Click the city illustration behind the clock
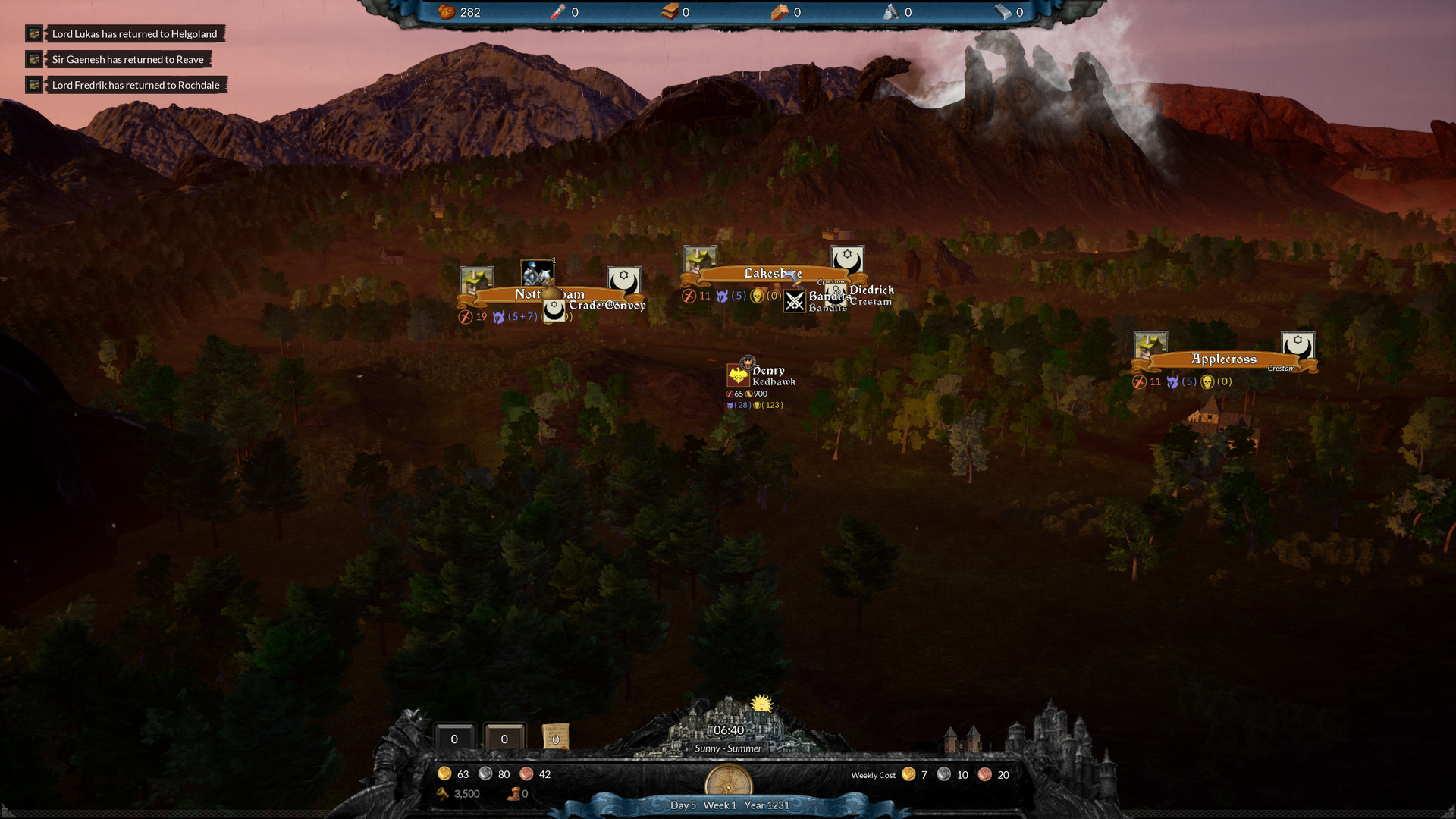 [728, 717]
